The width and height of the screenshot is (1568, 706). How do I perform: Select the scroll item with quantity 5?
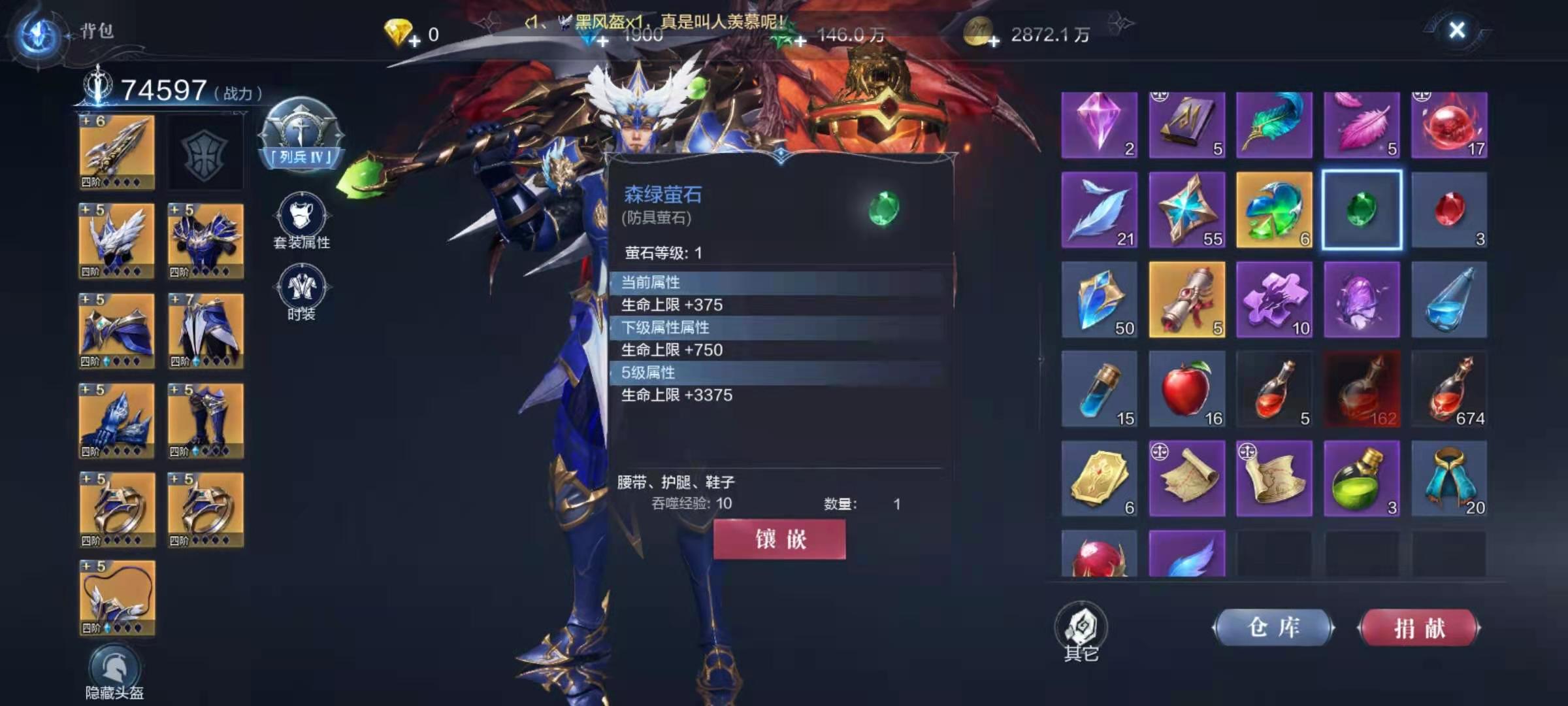click(x=1187, y=299)
